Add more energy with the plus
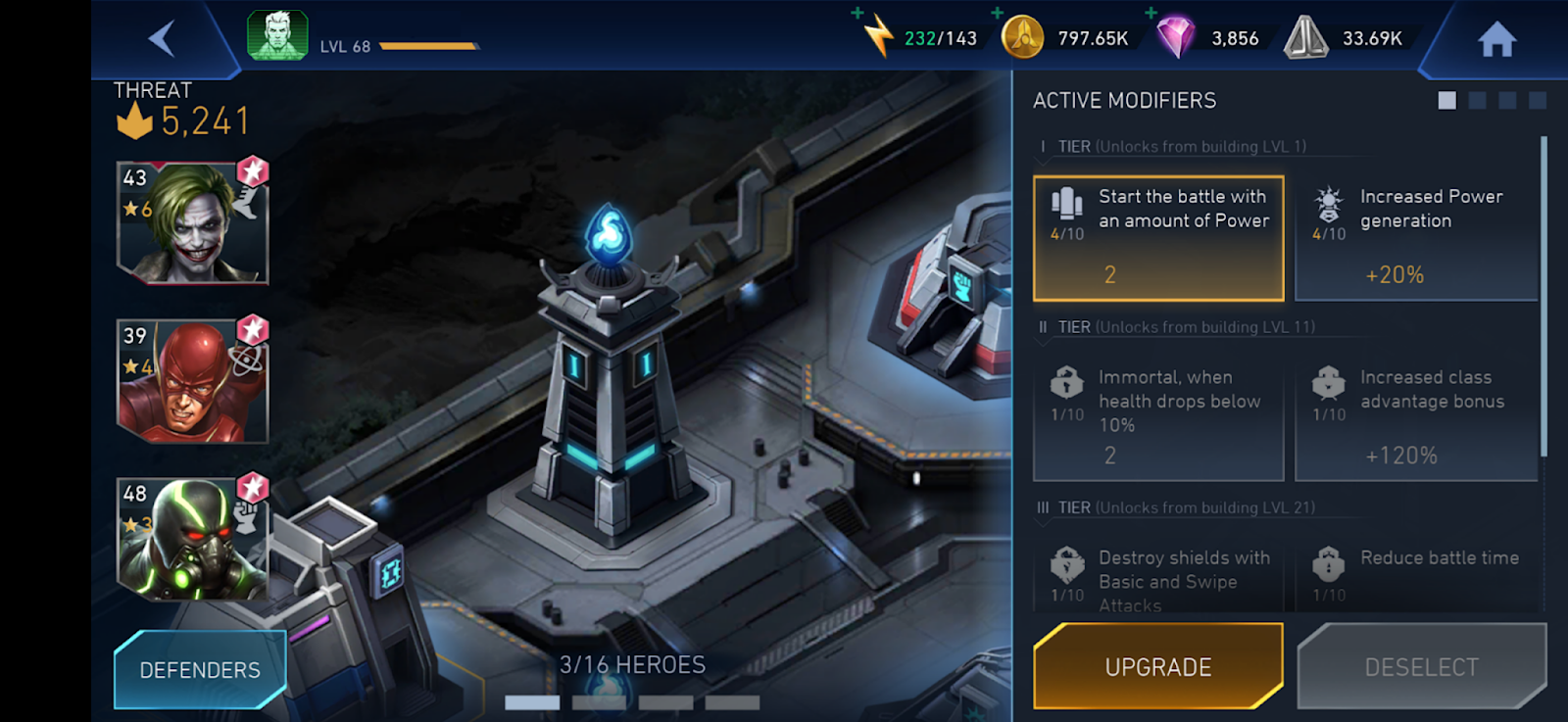1568x722 pixels. coord(857,14)
